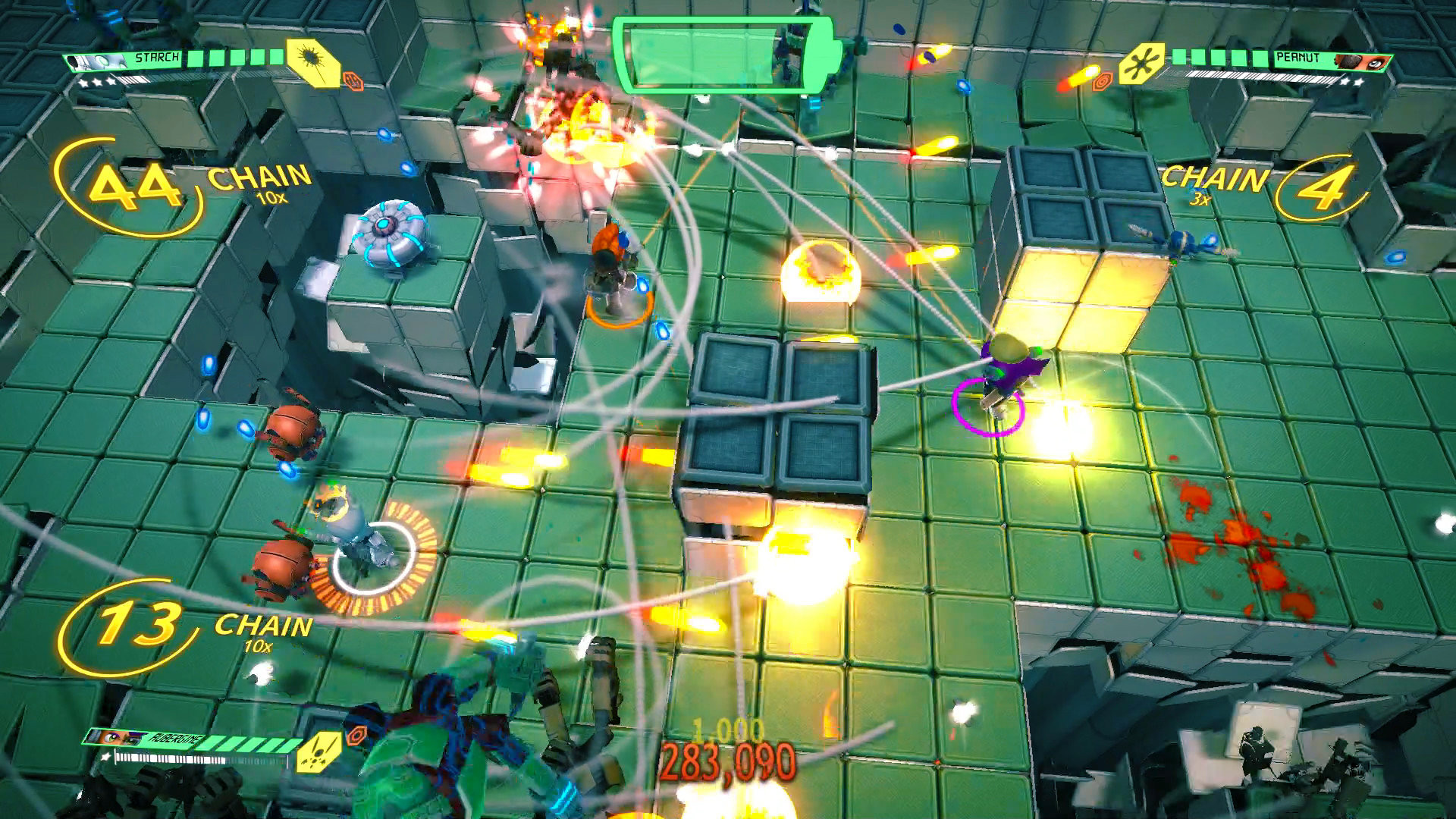Click Pernut's asterisk-shaped weapon icon
Screen dimensions: 1456x819
pos(1141,64)
